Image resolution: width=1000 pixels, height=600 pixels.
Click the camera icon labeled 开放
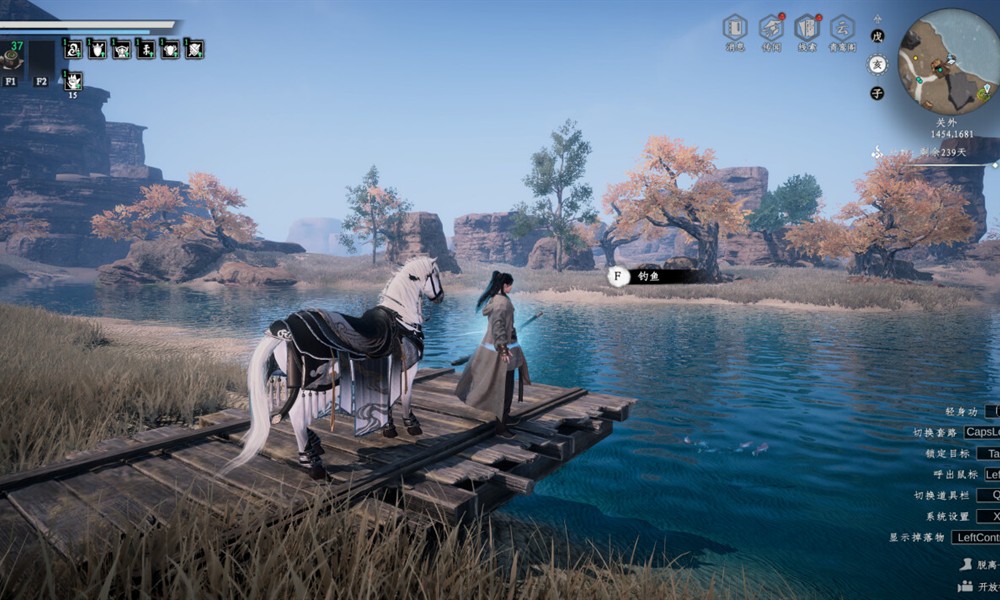pyautogui.click(x=966, y=586)
